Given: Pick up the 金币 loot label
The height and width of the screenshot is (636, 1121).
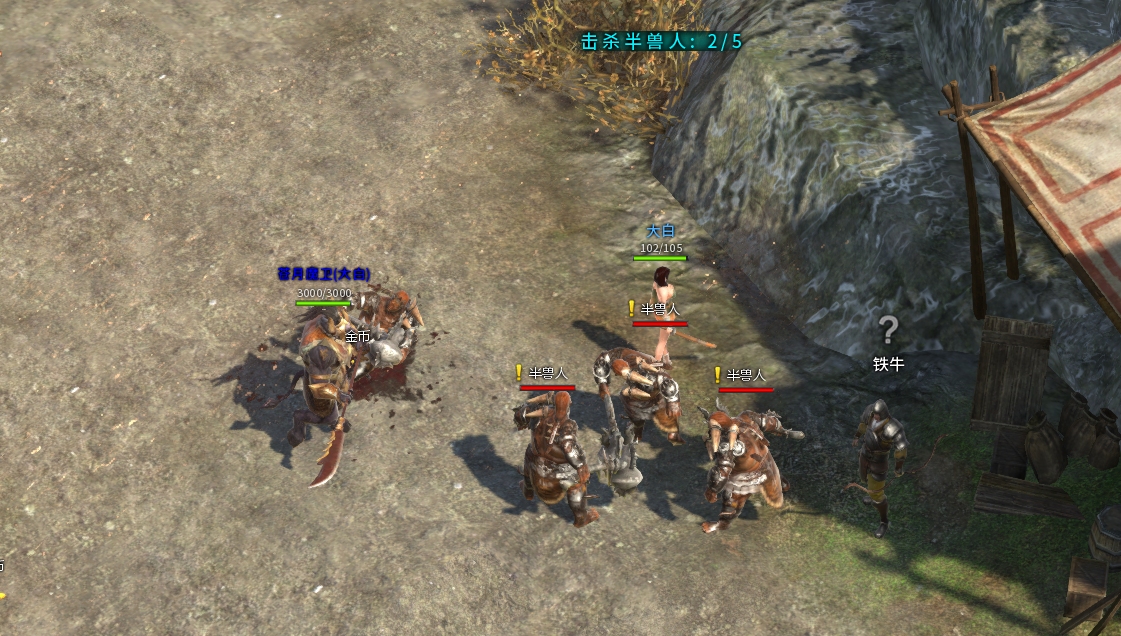Looking at the screenshot, I should coord(357,337).
